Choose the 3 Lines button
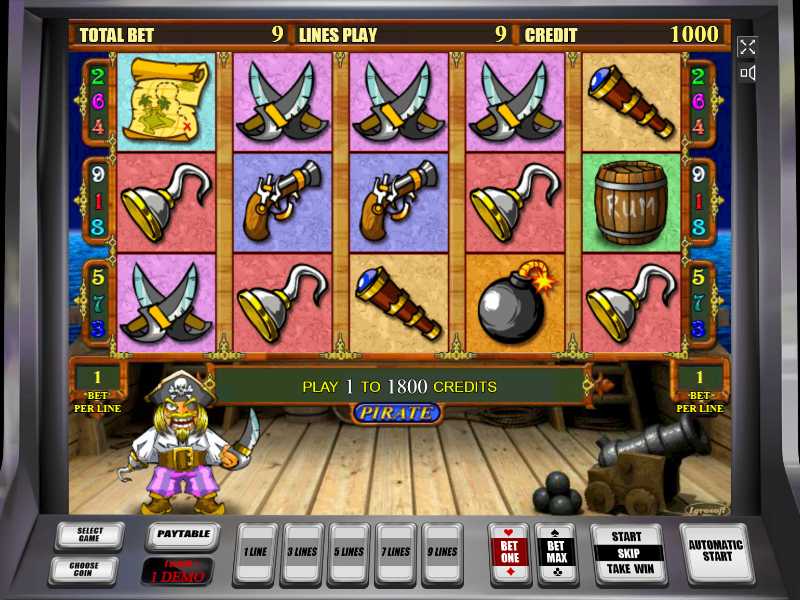The height and width of the screenshot is (600, 800). click(x=301, y=552)
